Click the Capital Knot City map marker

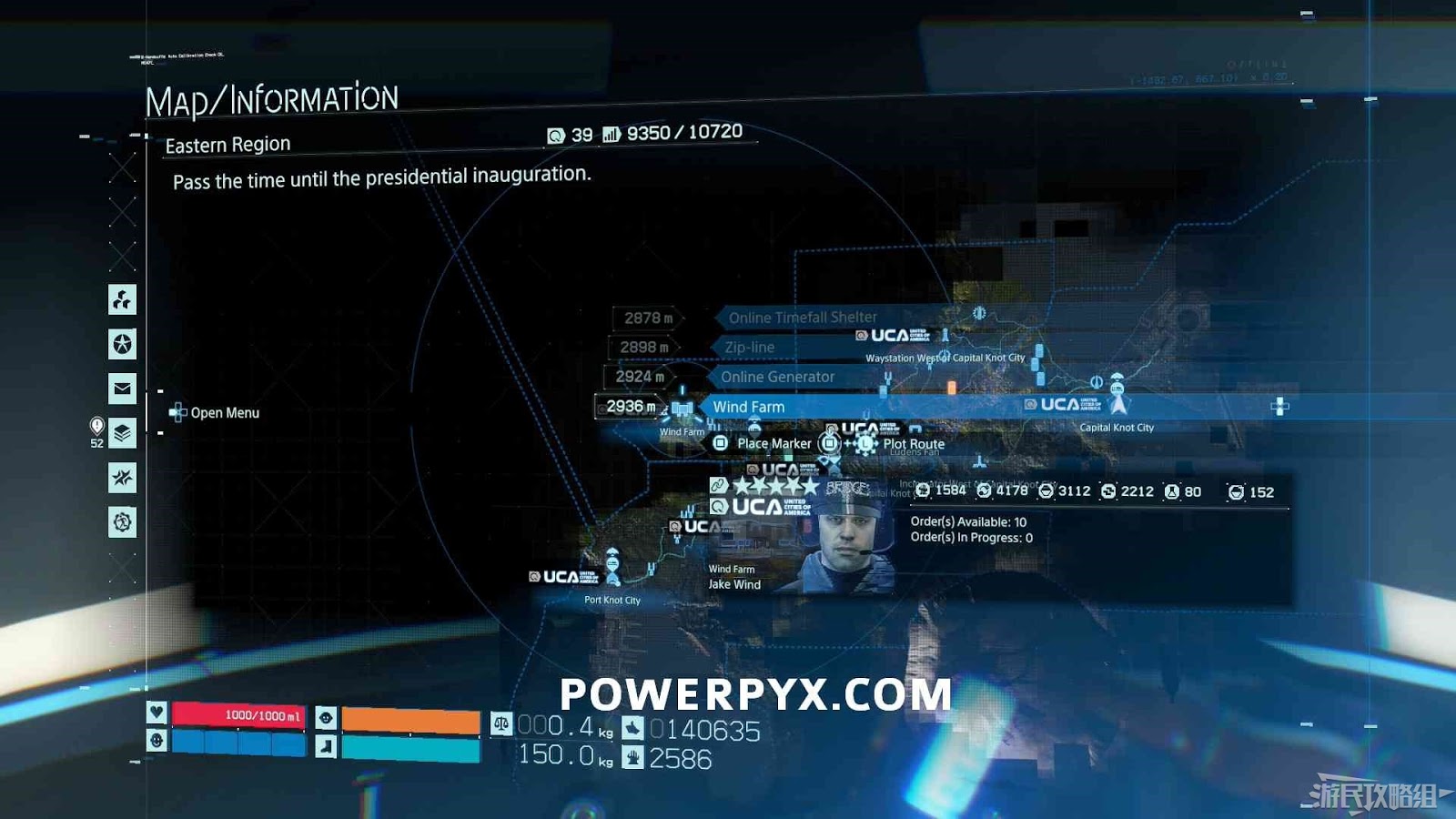[1117, 396]
